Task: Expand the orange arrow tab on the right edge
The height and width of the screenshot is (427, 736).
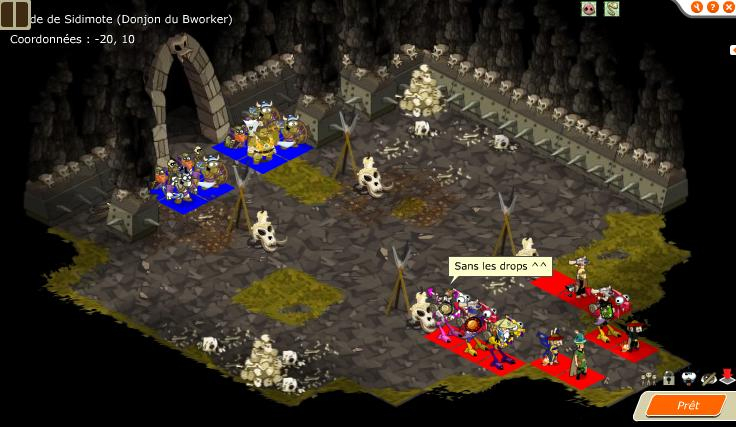Action: (x=732, y=48)
